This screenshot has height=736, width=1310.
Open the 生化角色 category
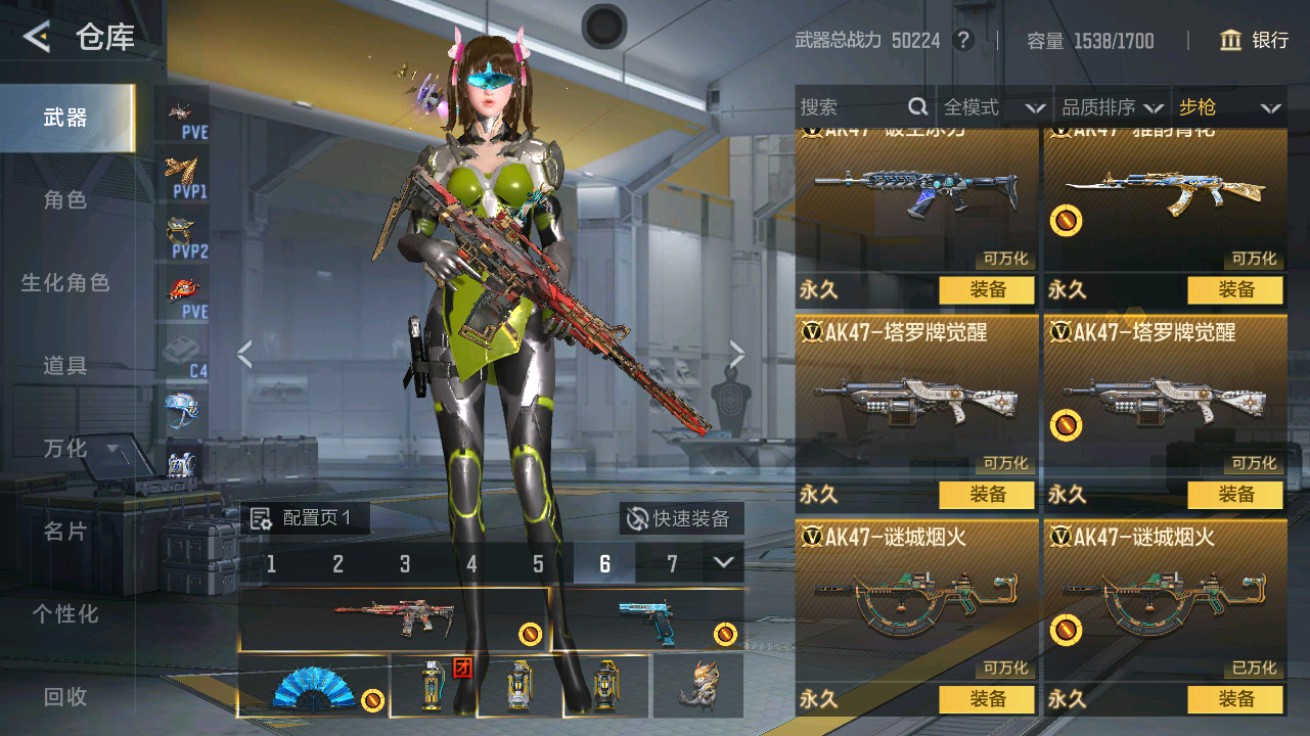(66, 283)
